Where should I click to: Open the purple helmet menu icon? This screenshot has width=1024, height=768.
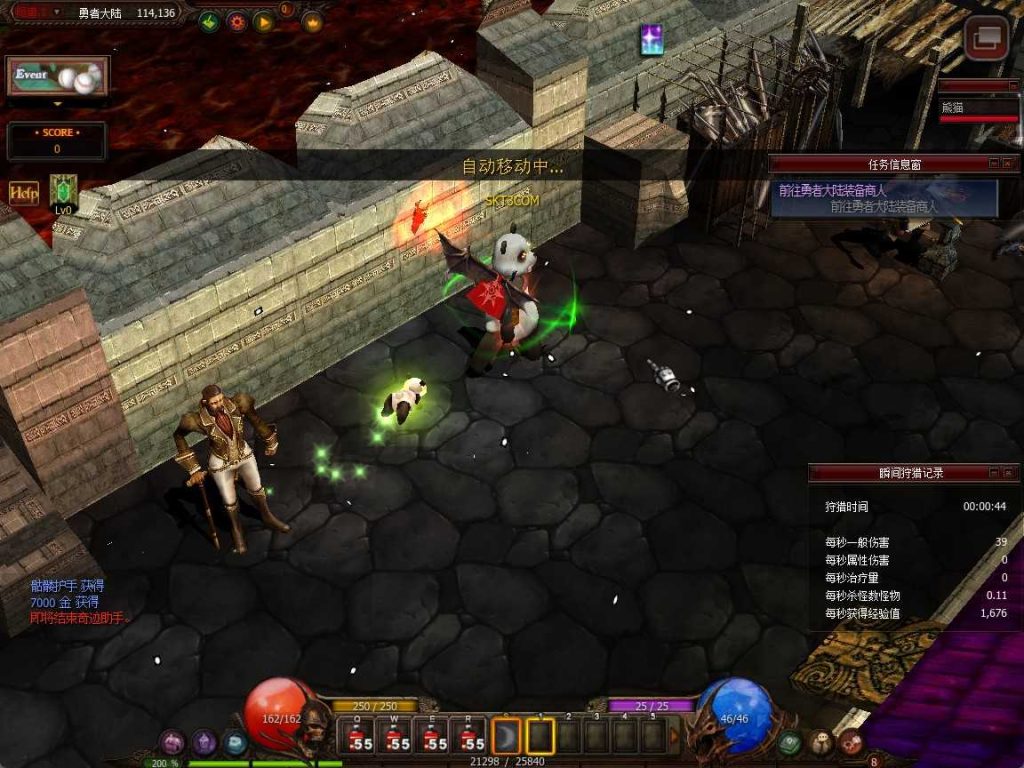click(x=204, y=742)
